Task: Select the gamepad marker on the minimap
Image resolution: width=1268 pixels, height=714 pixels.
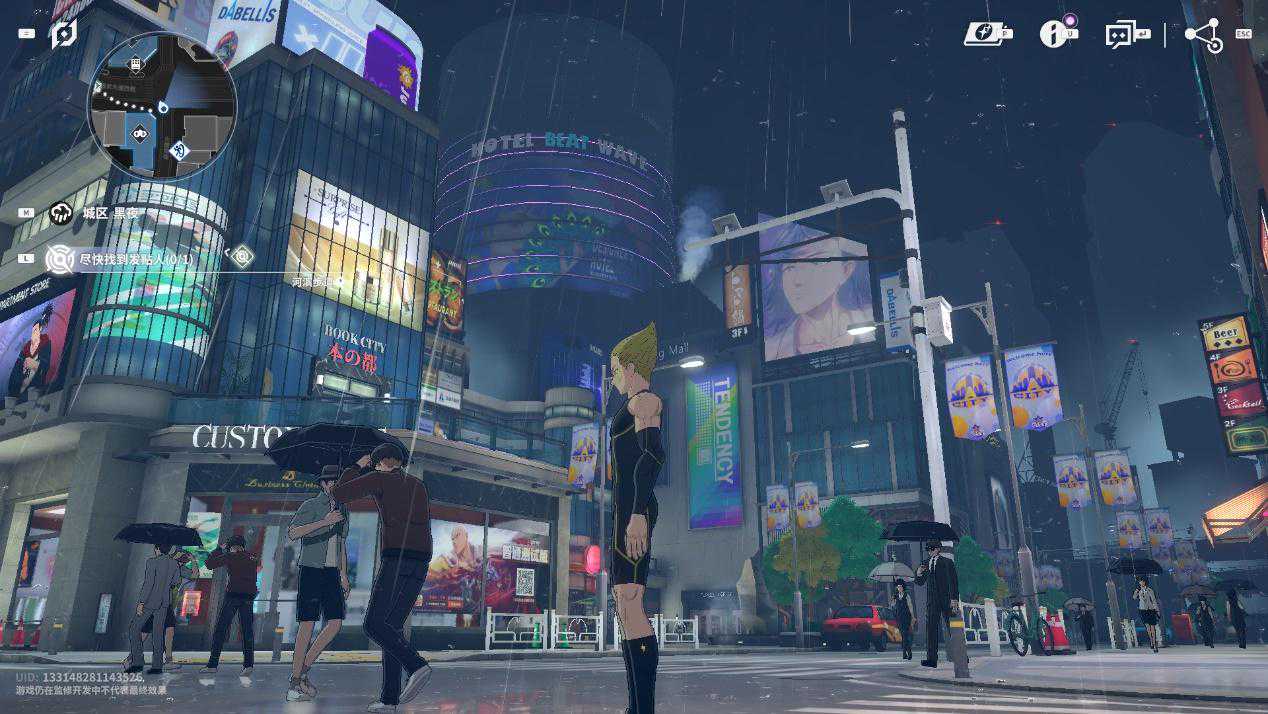Action: click(141, 132)
